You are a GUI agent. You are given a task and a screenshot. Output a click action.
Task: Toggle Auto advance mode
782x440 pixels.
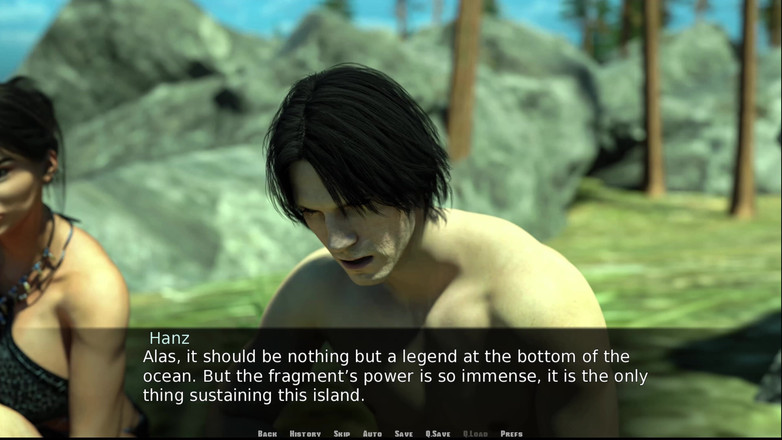point(372,434)
